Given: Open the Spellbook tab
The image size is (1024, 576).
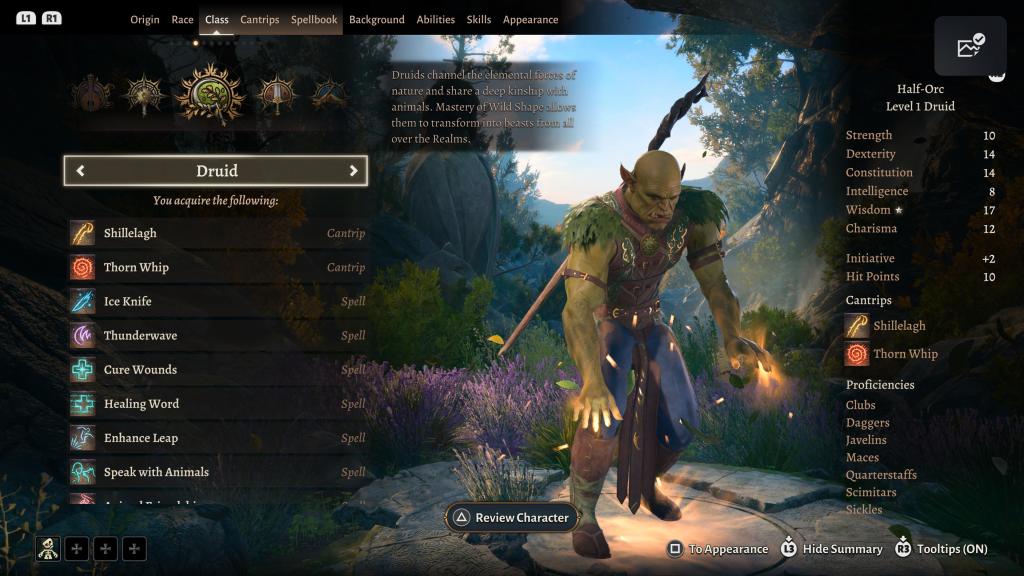Looking at the screenshot, I should (x=314, y=20).
